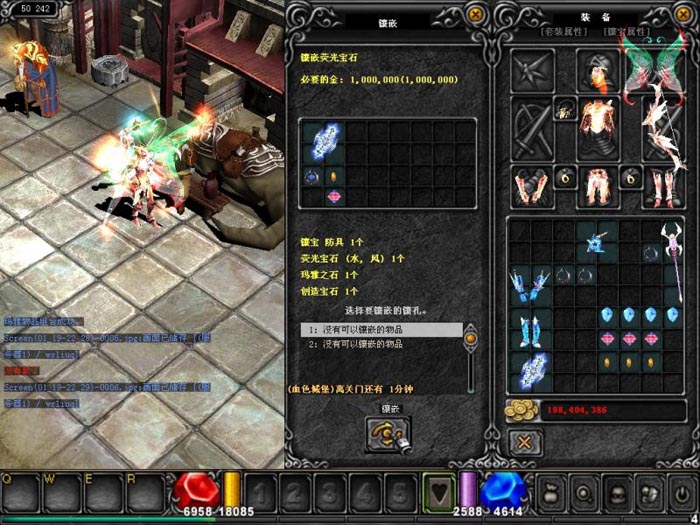The height and width of the screenshot is (525, 700).
Task: Select socket option 1 in the list
Action: [380, 329]
